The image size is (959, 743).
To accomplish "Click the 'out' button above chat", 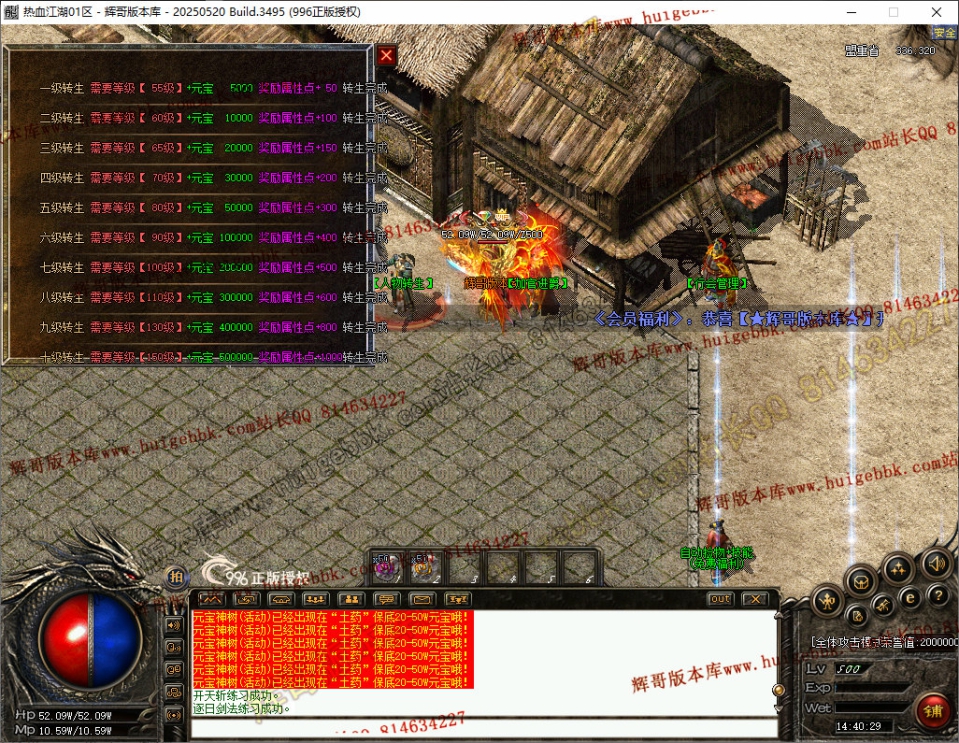I will pos(720,599).
